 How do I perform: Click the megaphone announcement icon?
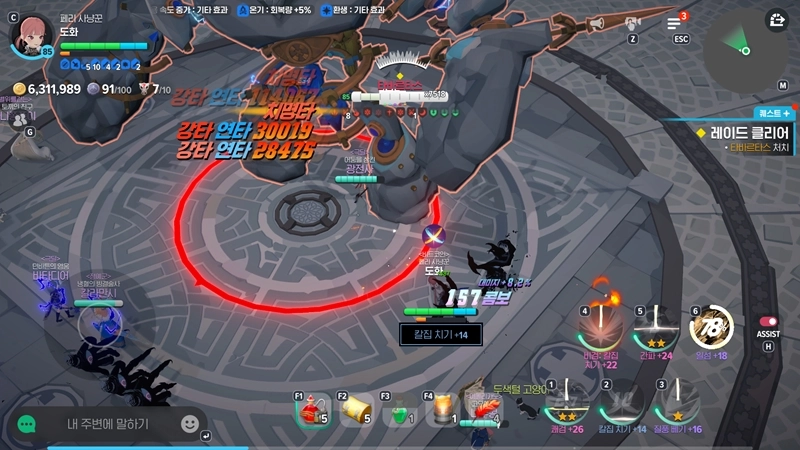(x=595, y=22)
